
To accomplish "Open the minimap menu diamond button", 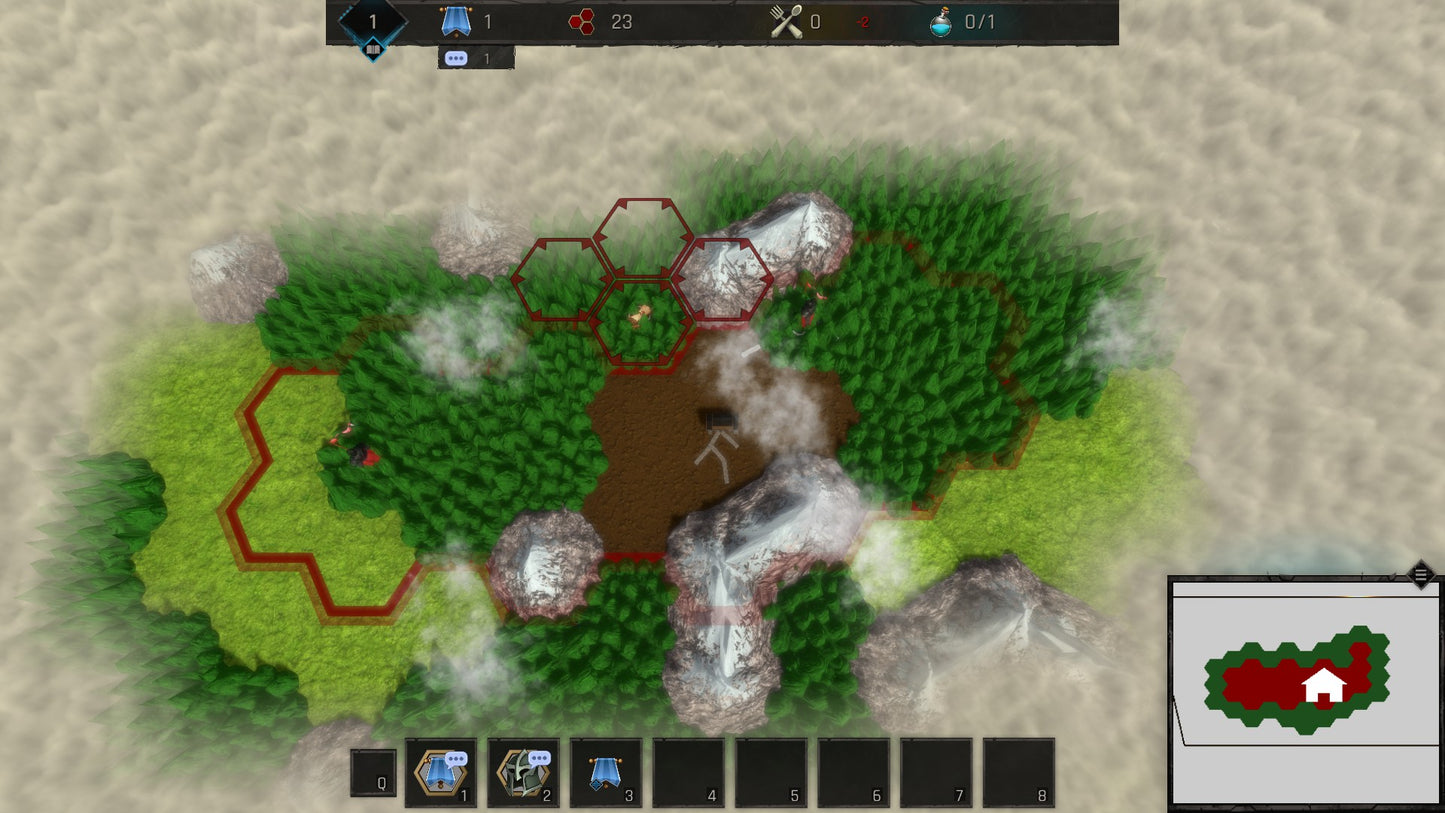I will click(1421, 575).
